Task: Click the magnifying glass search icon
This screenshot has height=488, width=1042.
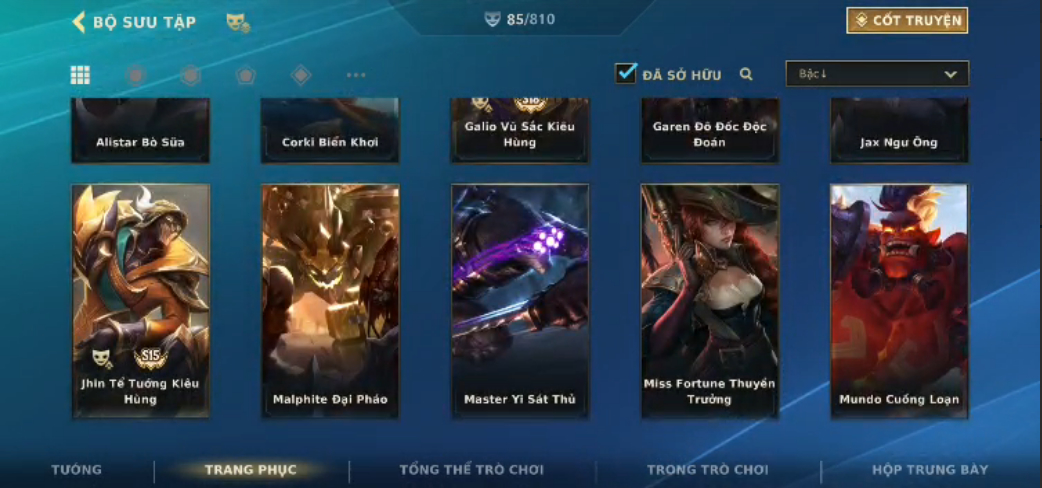Action: [x=746, y=74]
